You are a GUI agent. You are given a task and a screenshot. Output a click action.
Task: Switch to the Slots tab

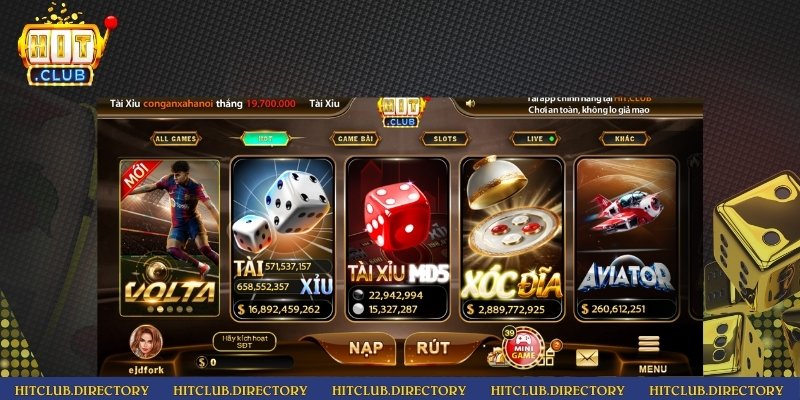click(443, 139)
